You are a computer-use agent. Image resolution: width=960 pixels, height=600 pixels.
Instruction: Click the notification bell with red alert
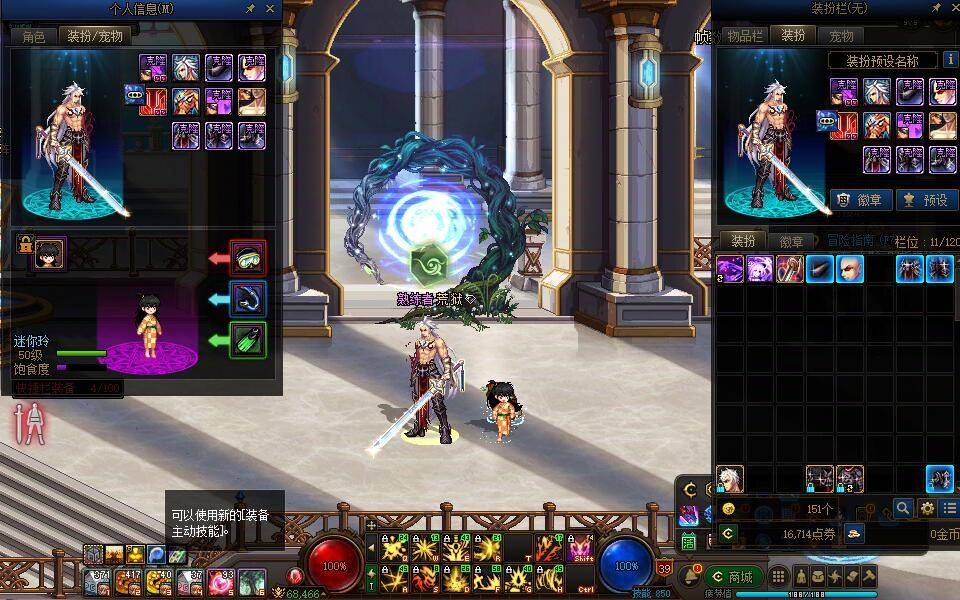click(x=689, y=577)
